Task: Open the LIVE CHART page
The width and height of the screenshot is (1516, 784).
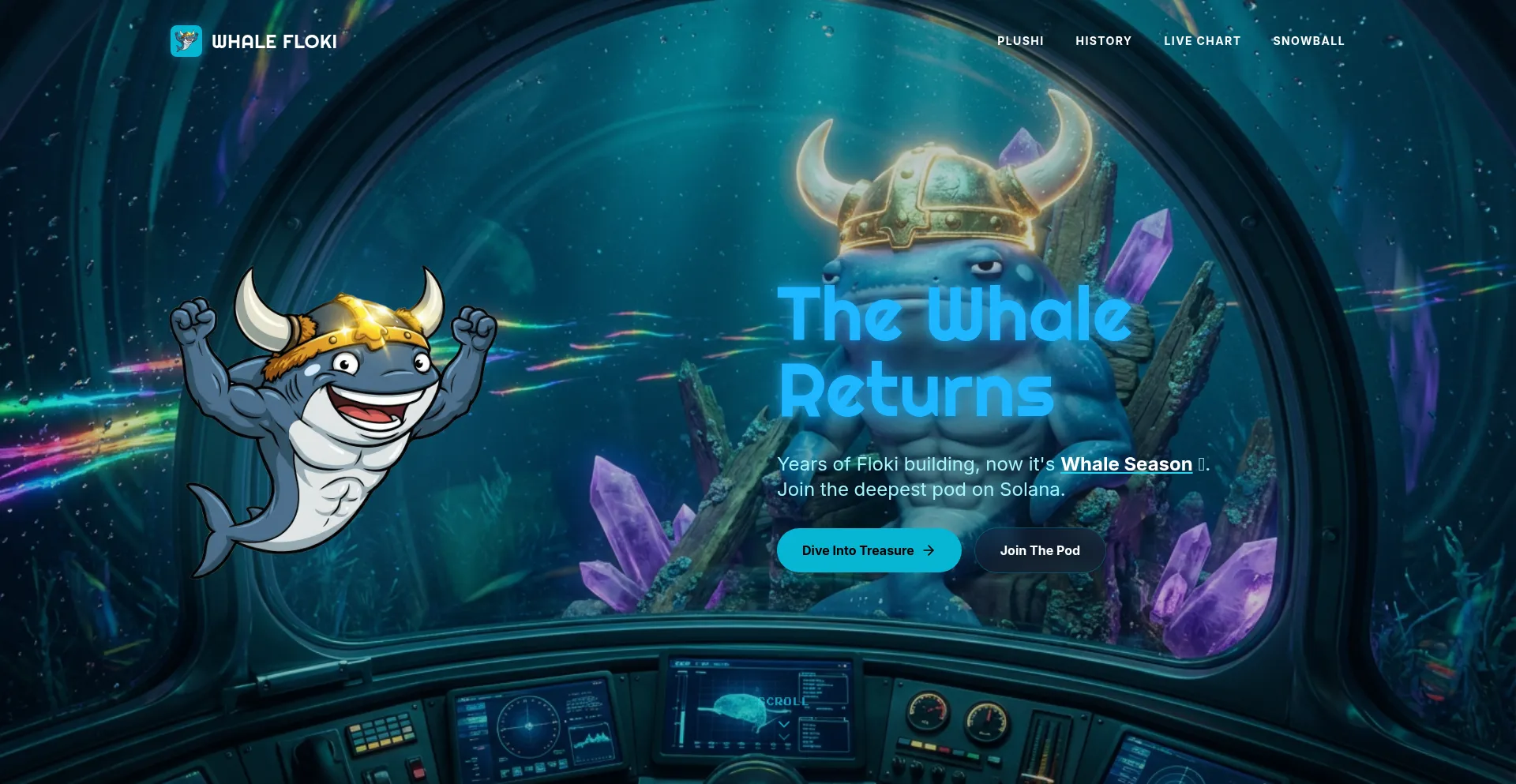Action: point(1203,40)
